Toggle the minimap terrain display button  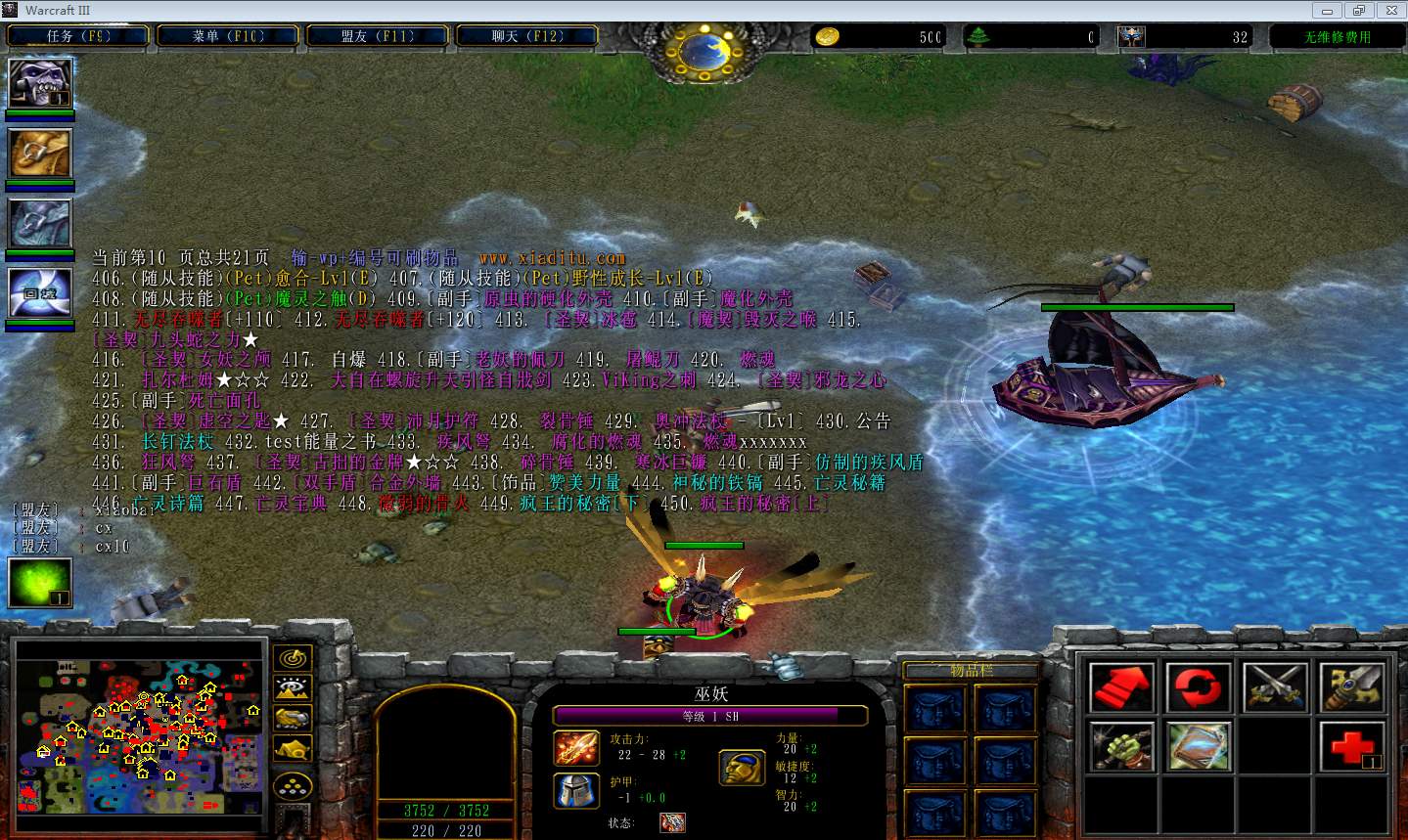292,688
